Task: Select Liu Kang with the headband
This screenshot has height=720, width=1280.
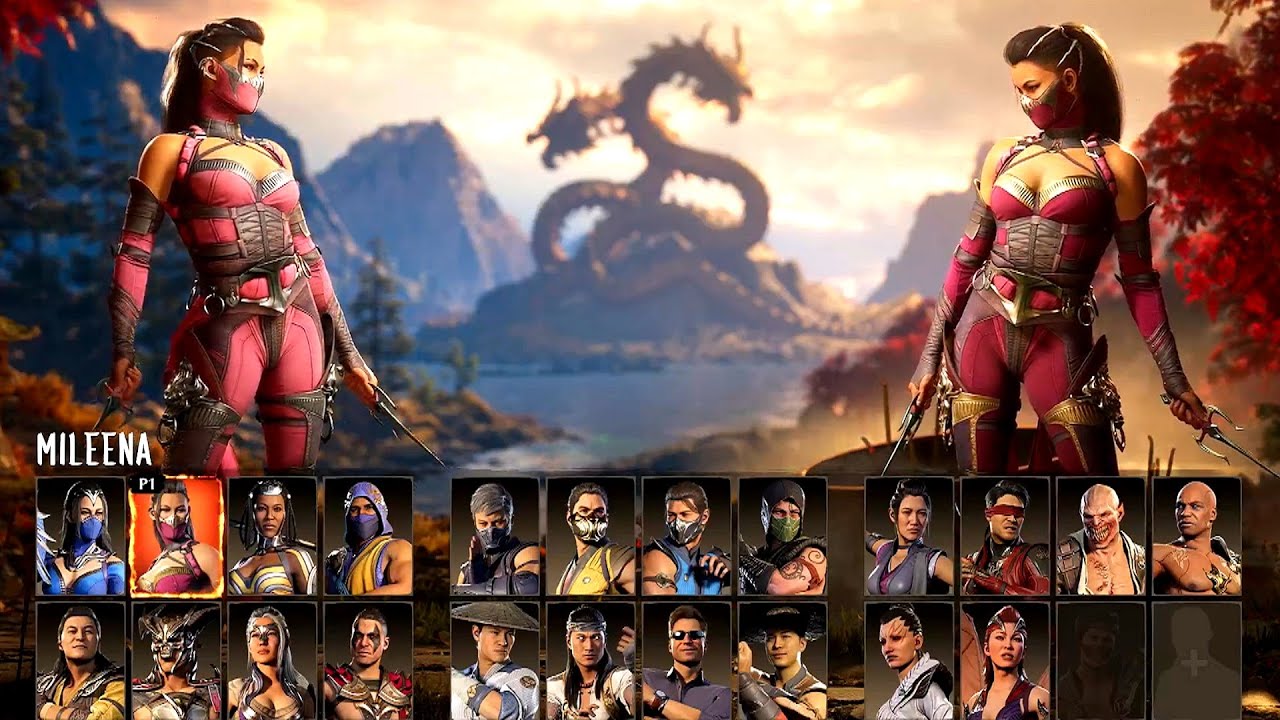Action: tap(591, 660)
